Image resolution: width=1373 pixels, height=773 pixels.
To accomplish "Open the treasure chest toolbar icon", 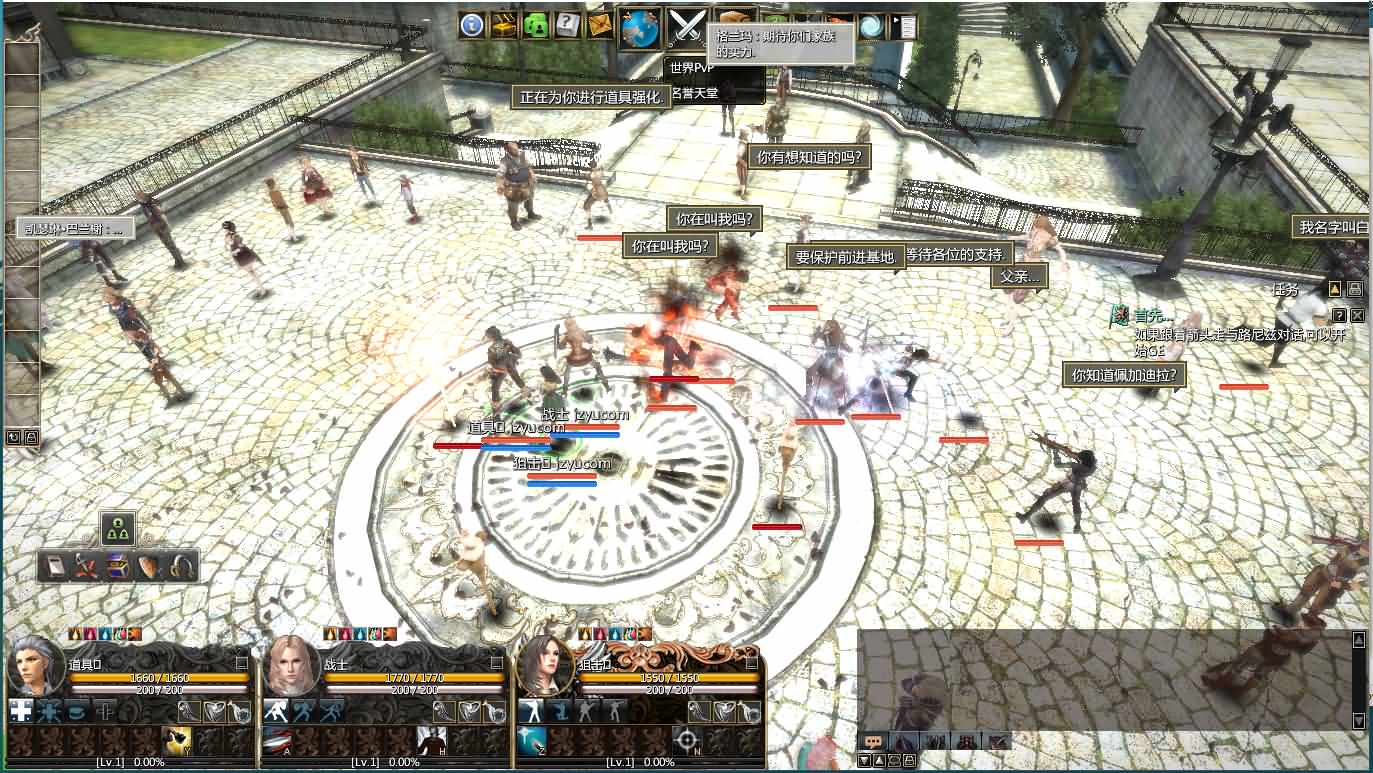I will [504, 25].
